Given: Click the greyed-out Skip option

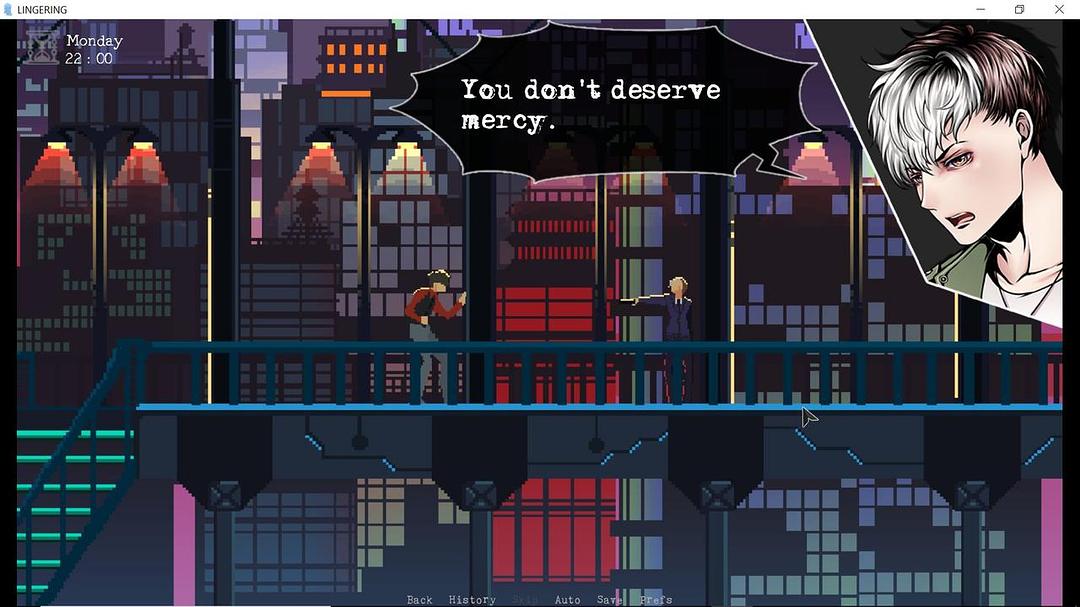Looking at the screenshot, I should pyautogui.click(x=525, y=600).
